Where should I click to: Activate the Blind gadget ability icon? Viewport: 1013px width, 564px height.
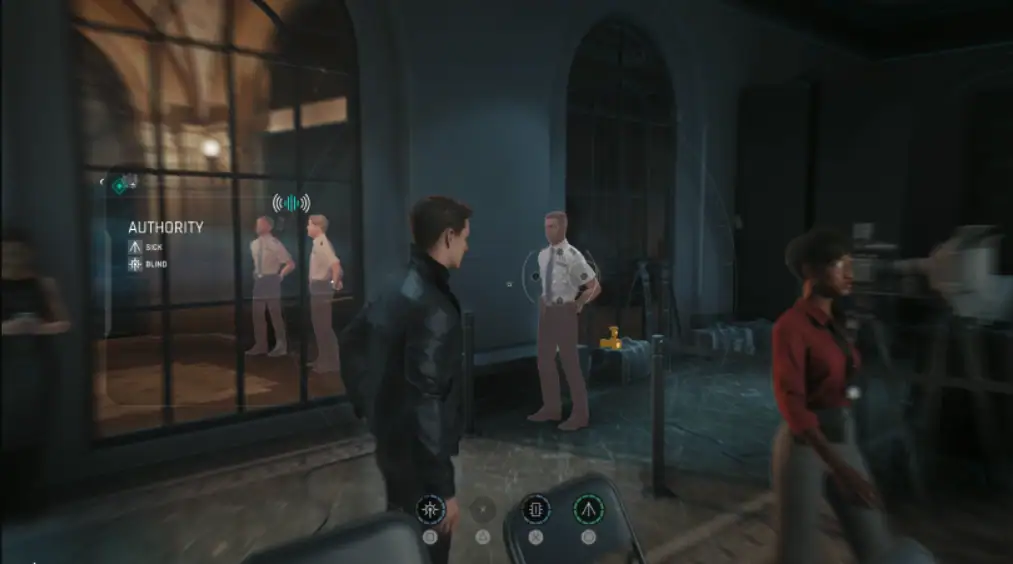click(430, 510)
